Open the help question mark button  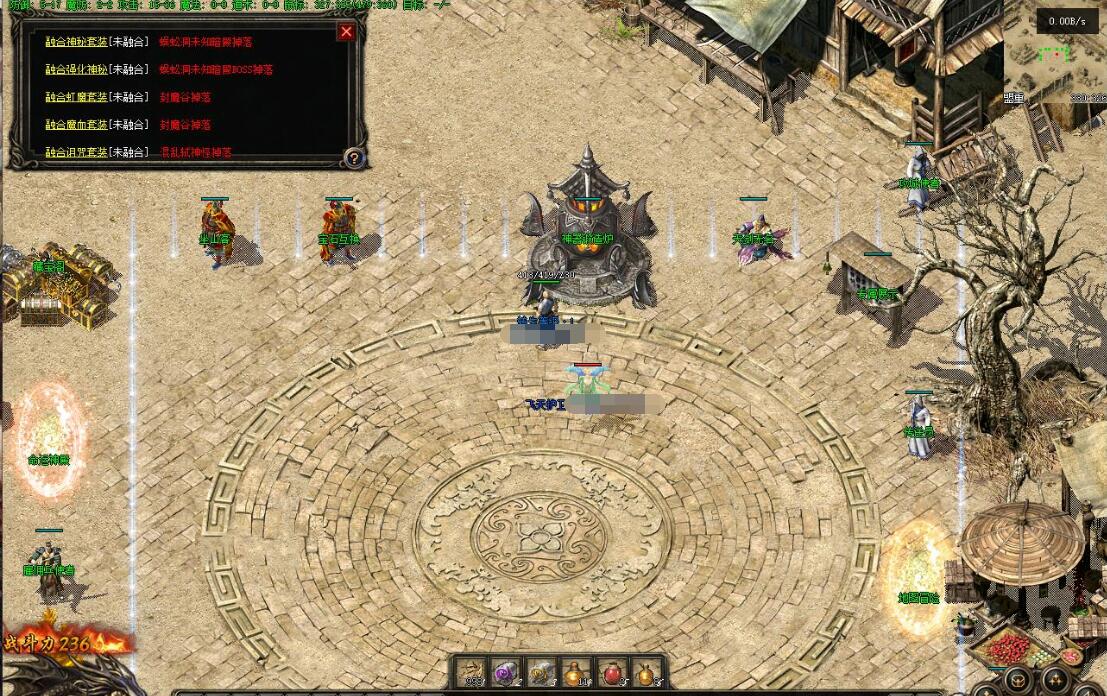tap(353, 157)
